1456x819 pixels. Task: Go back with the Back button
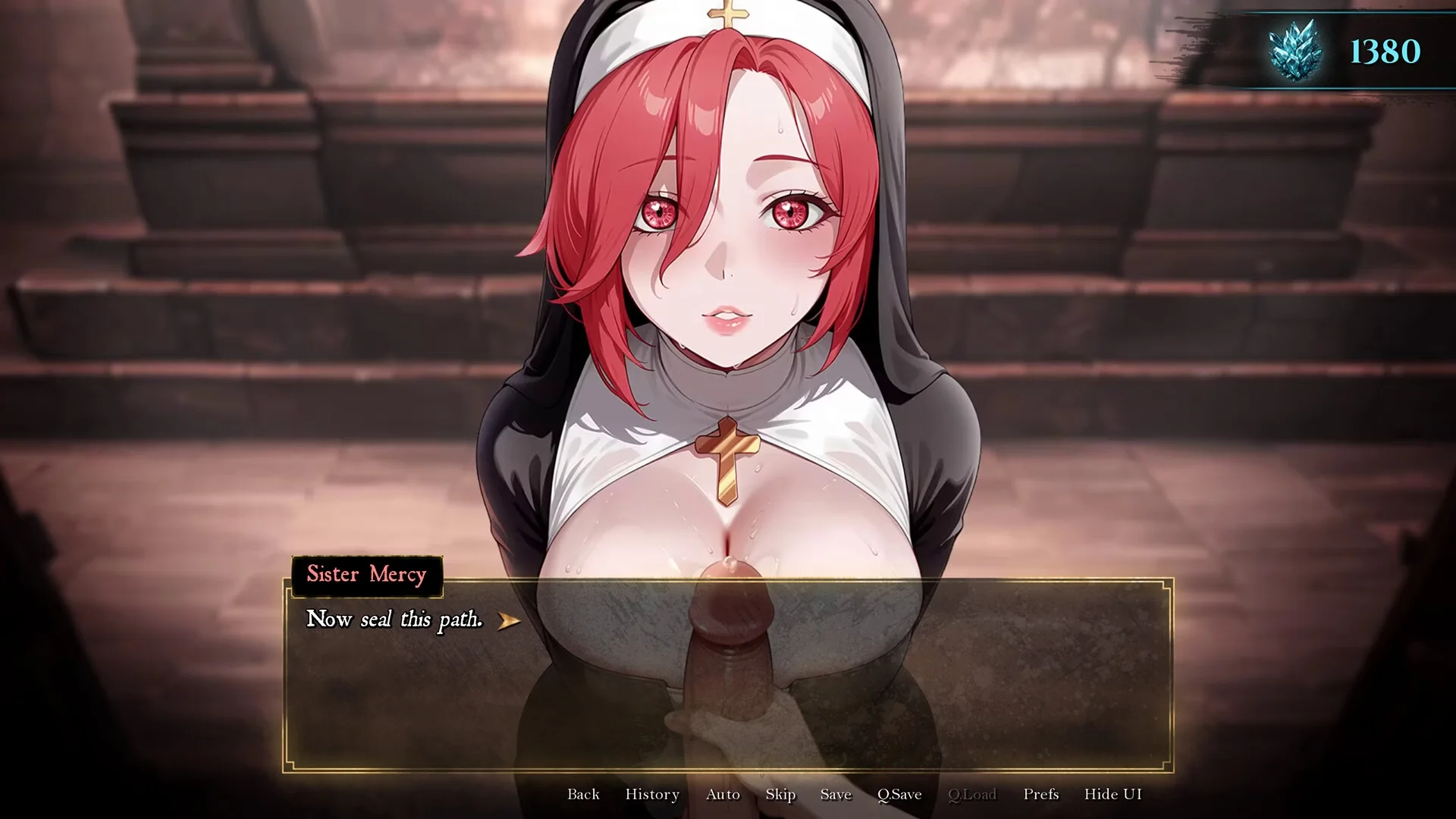583,794
